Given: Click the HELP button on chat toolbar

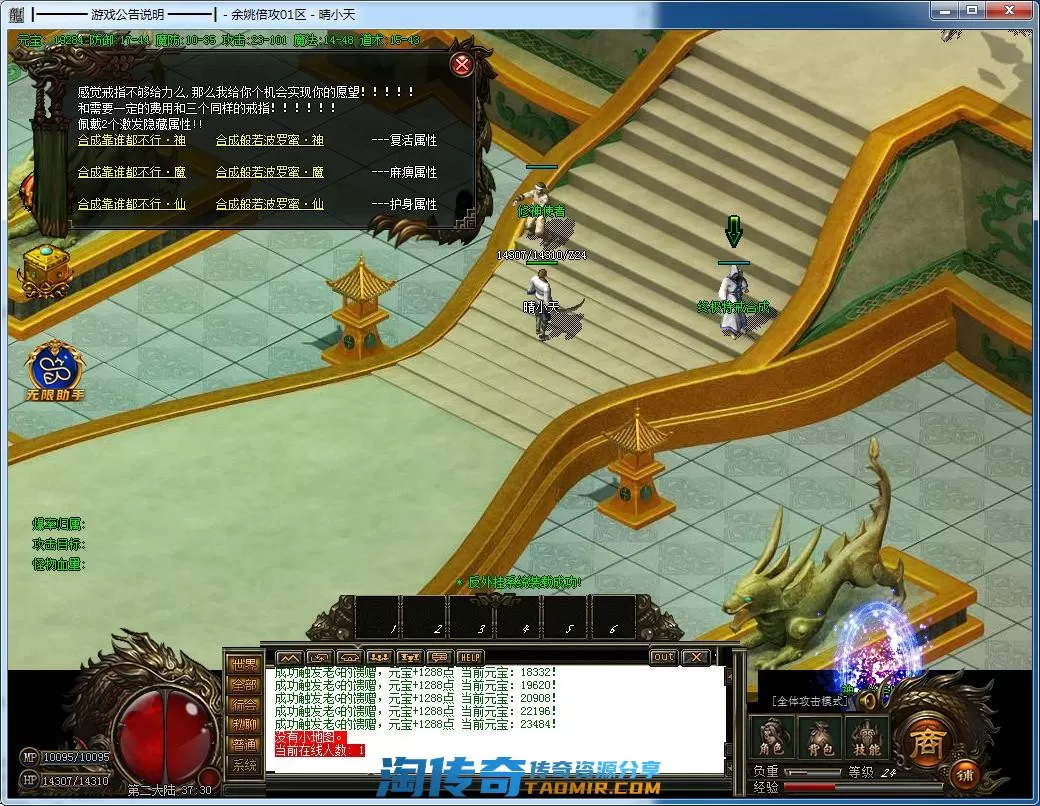Looking at the screenshot, I should coord(470,657).
